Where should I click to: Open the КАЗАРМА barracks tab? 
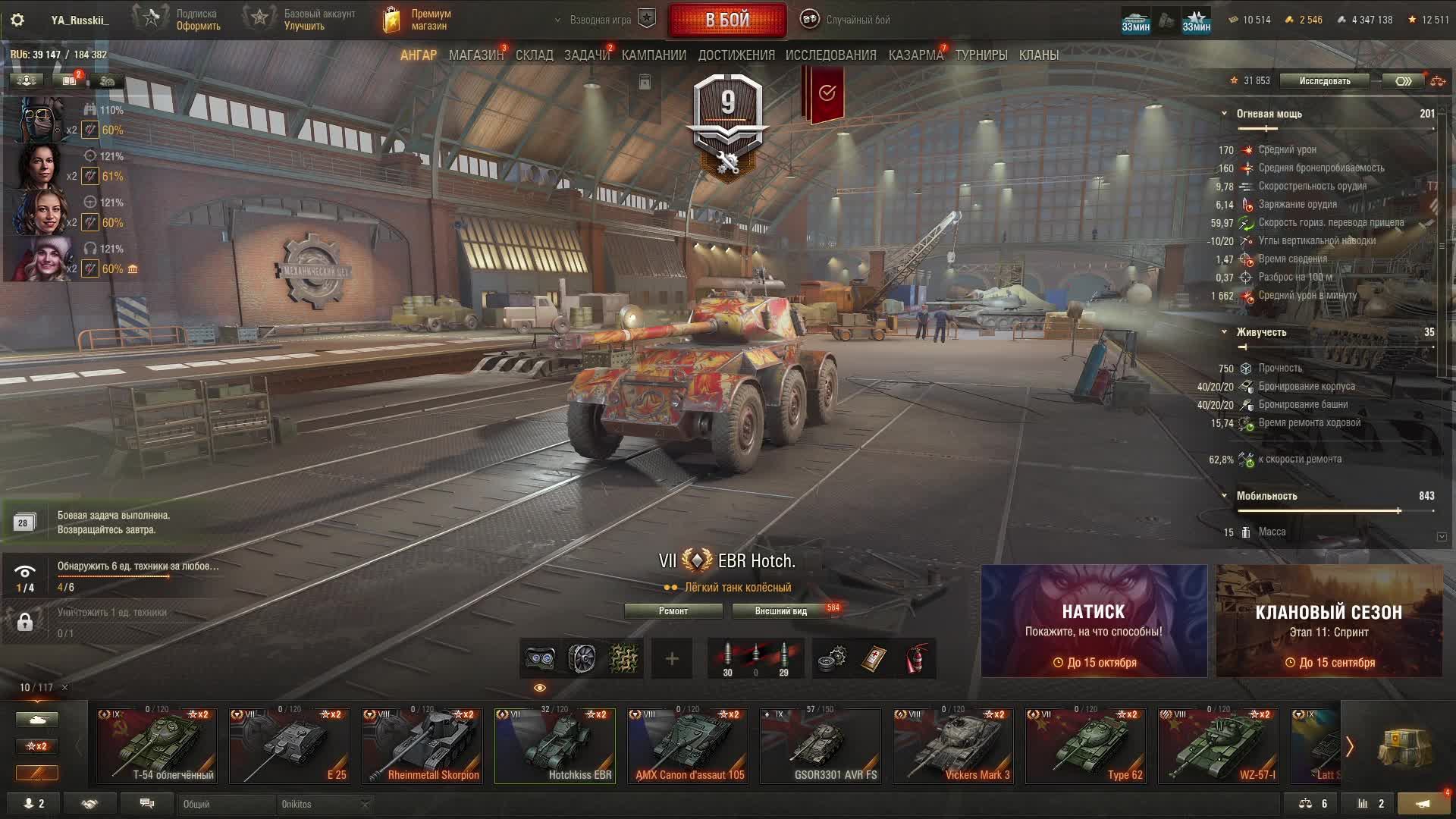coord(915,55)
